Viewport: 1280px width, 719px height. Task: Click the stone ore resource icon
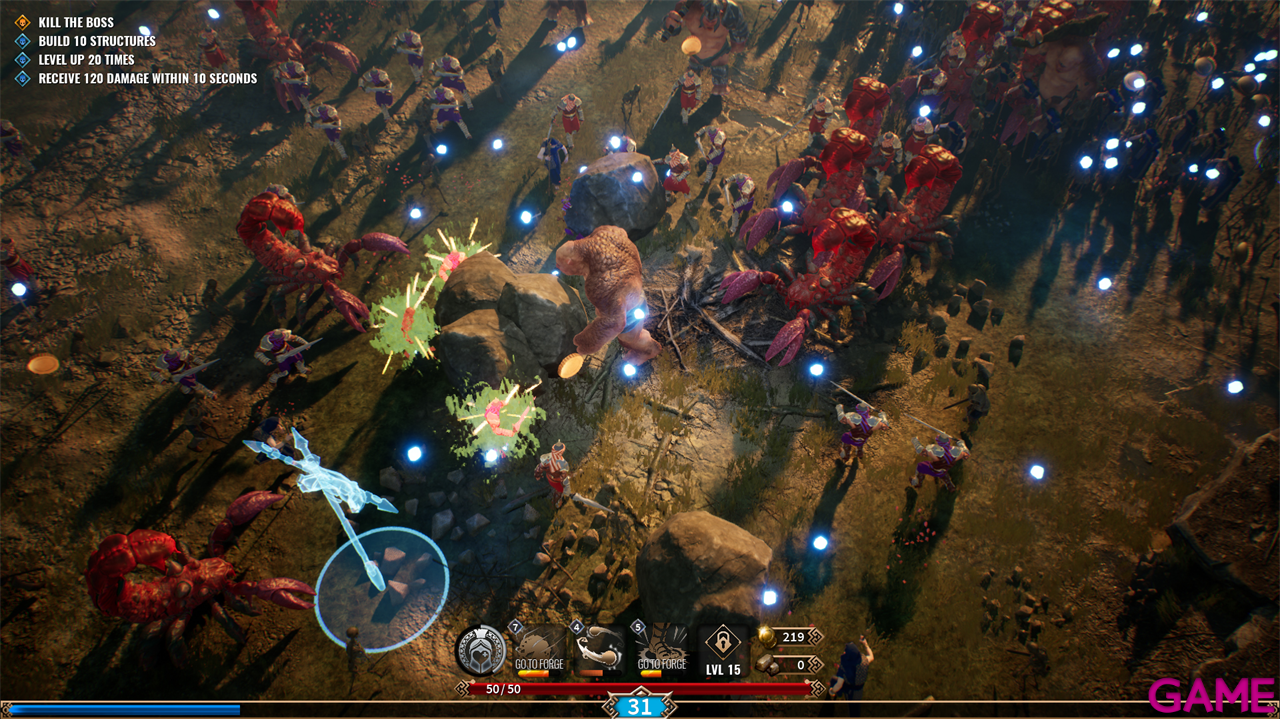766,664
